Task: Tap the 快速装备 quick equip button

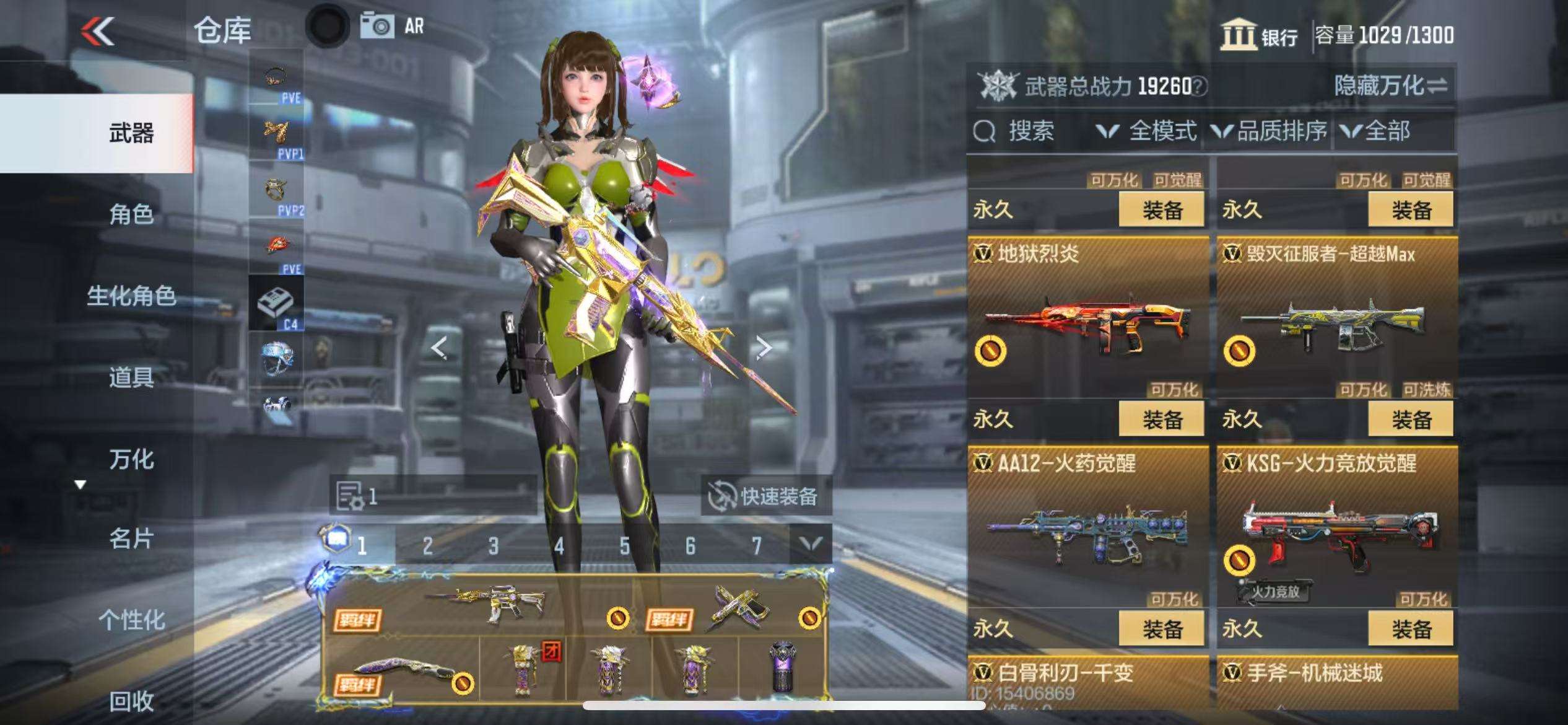Action: tap(765, 496)
